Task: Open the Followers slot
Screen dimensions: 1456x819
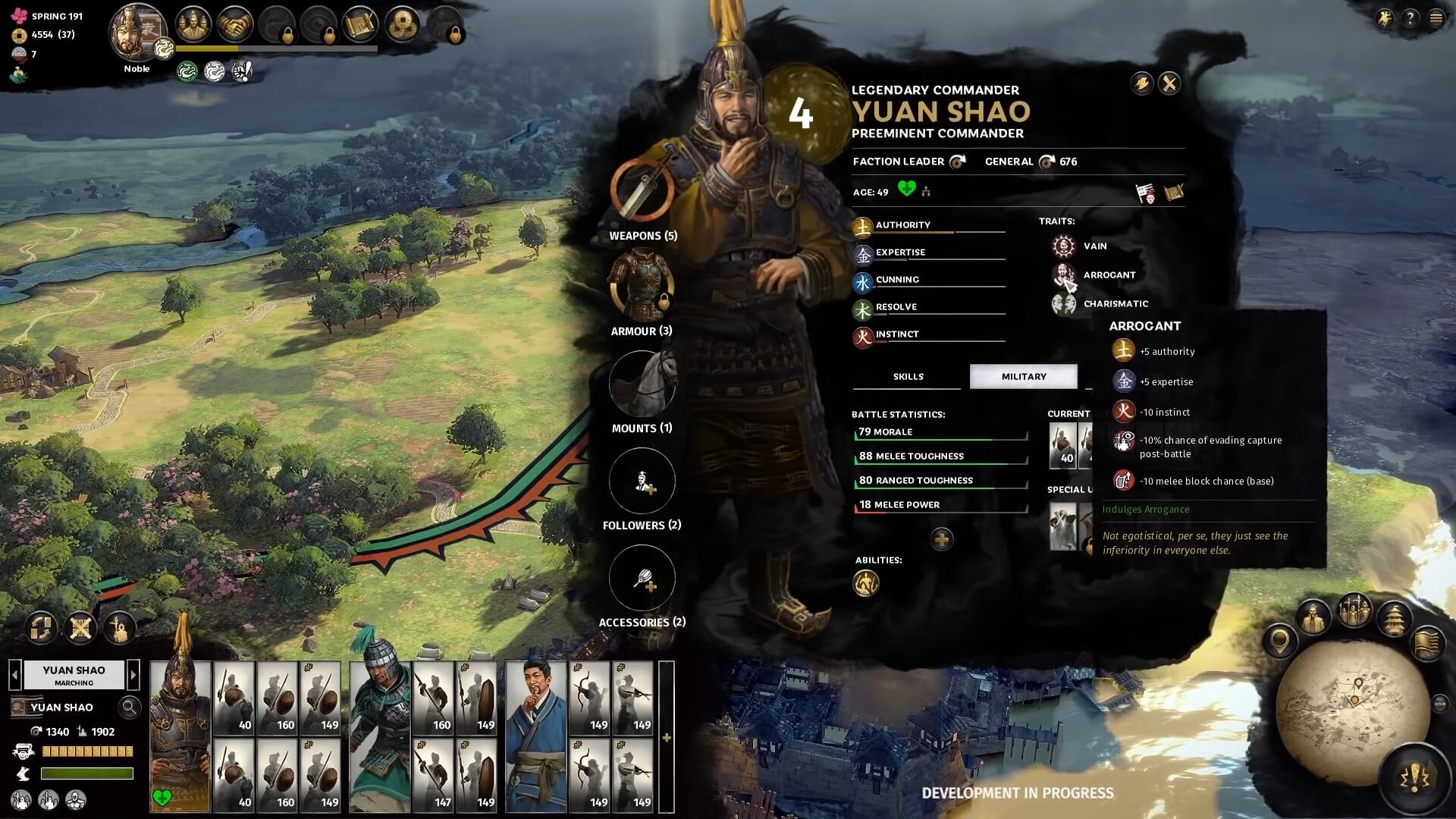Action: [642, 481]
